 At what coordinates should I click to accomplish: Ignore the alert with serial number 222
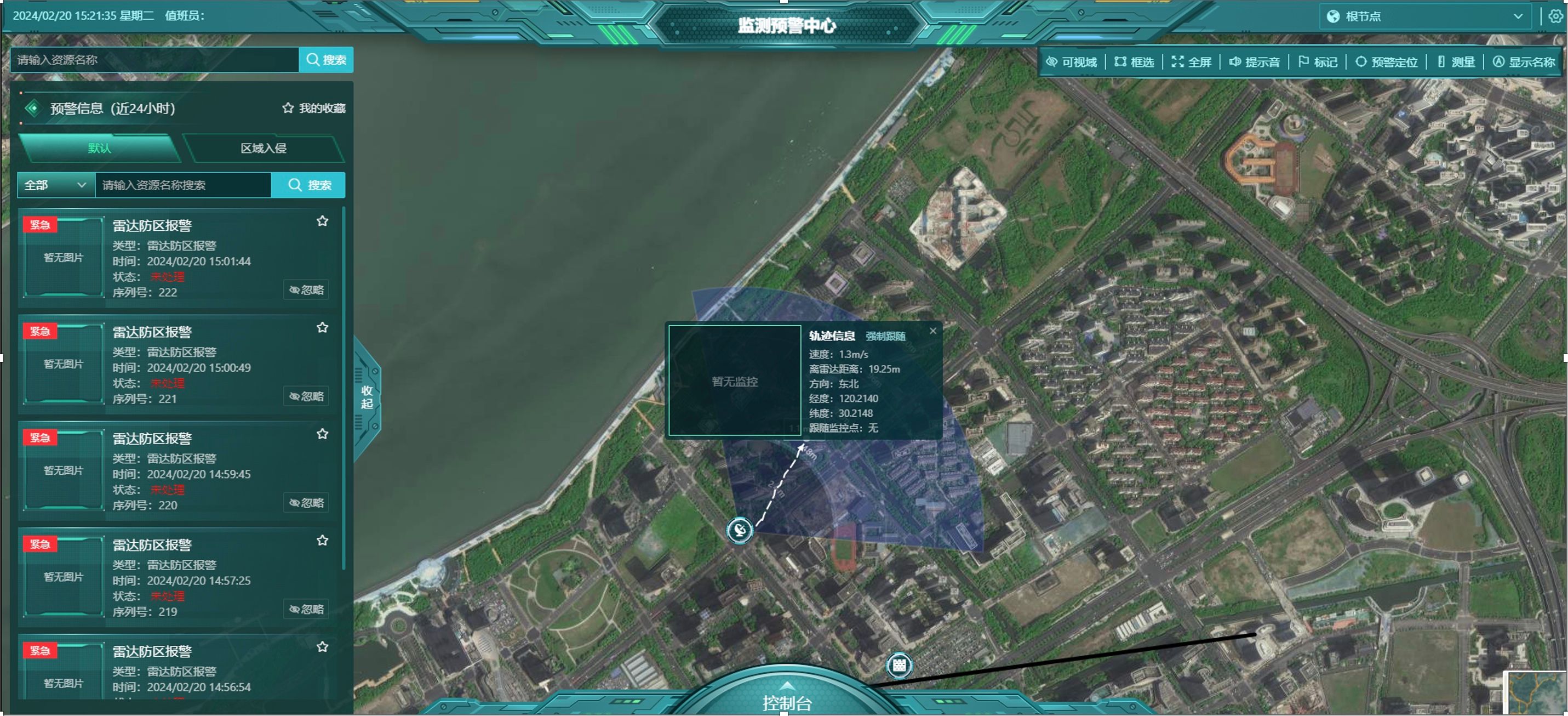[x=307, y=290]
